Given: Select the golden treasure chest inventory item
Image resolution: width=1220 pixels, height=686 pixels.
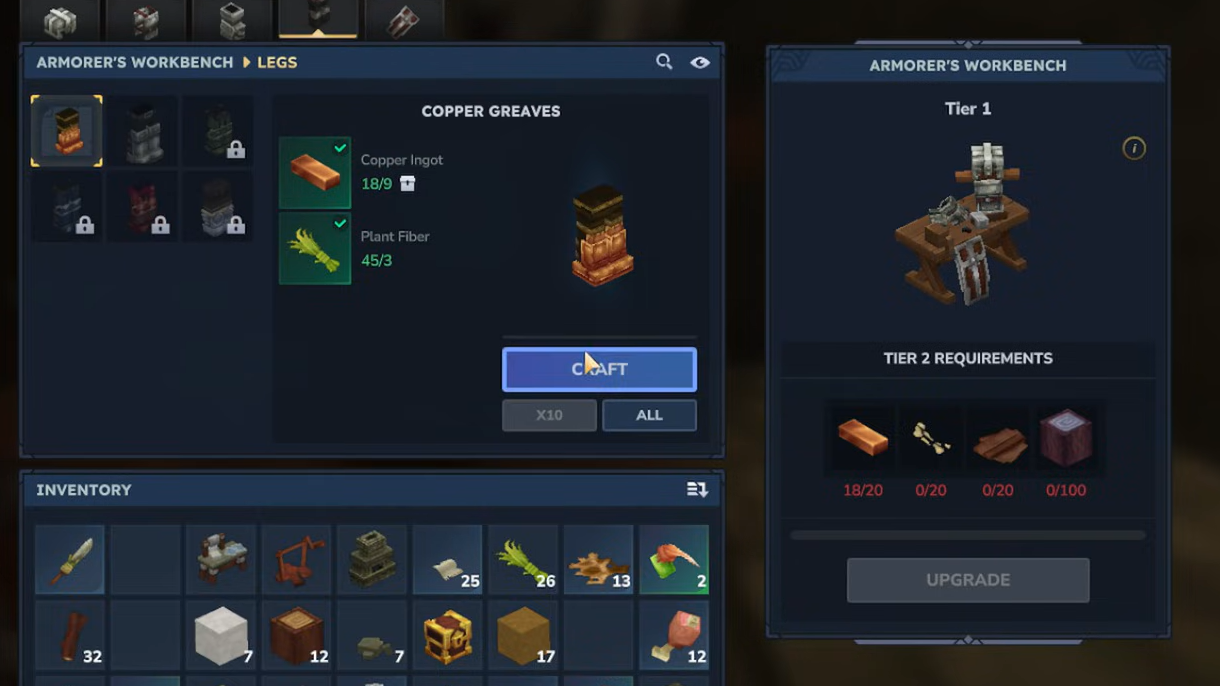Looking at the screenshot, I should click(447, 636).
